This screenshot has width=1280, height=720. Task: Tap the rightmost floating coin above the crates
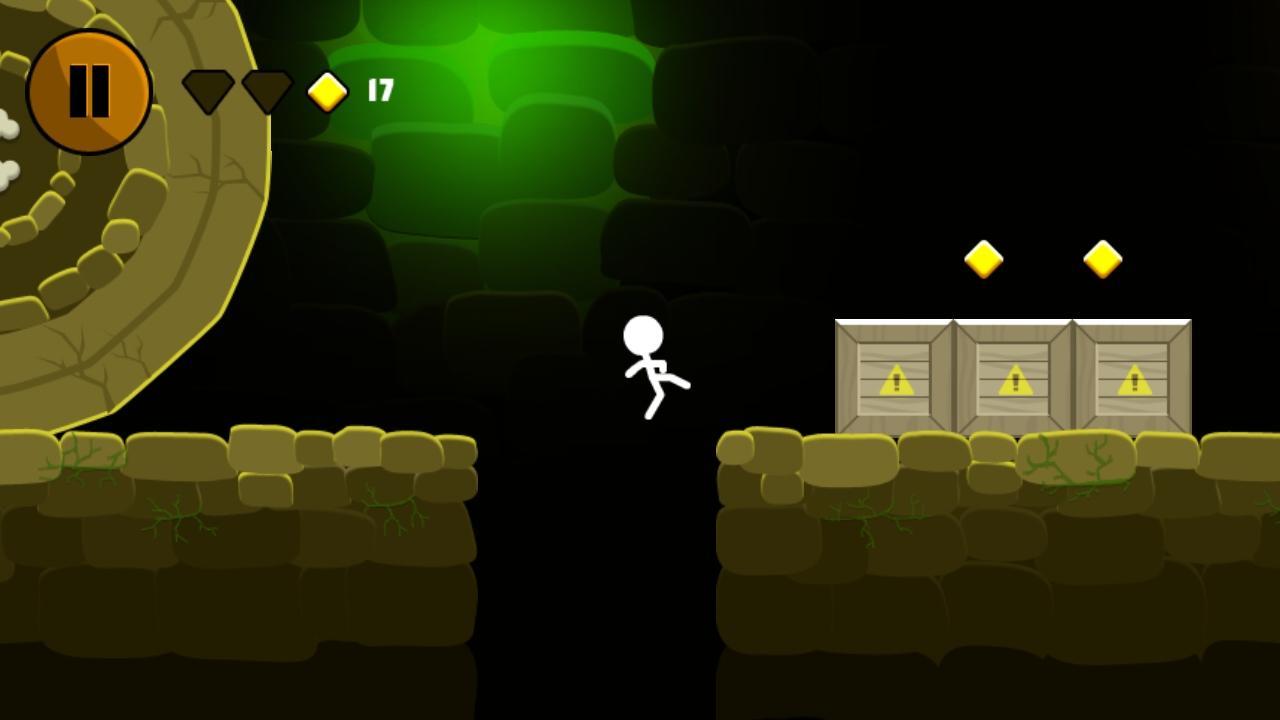point(1102,258)
